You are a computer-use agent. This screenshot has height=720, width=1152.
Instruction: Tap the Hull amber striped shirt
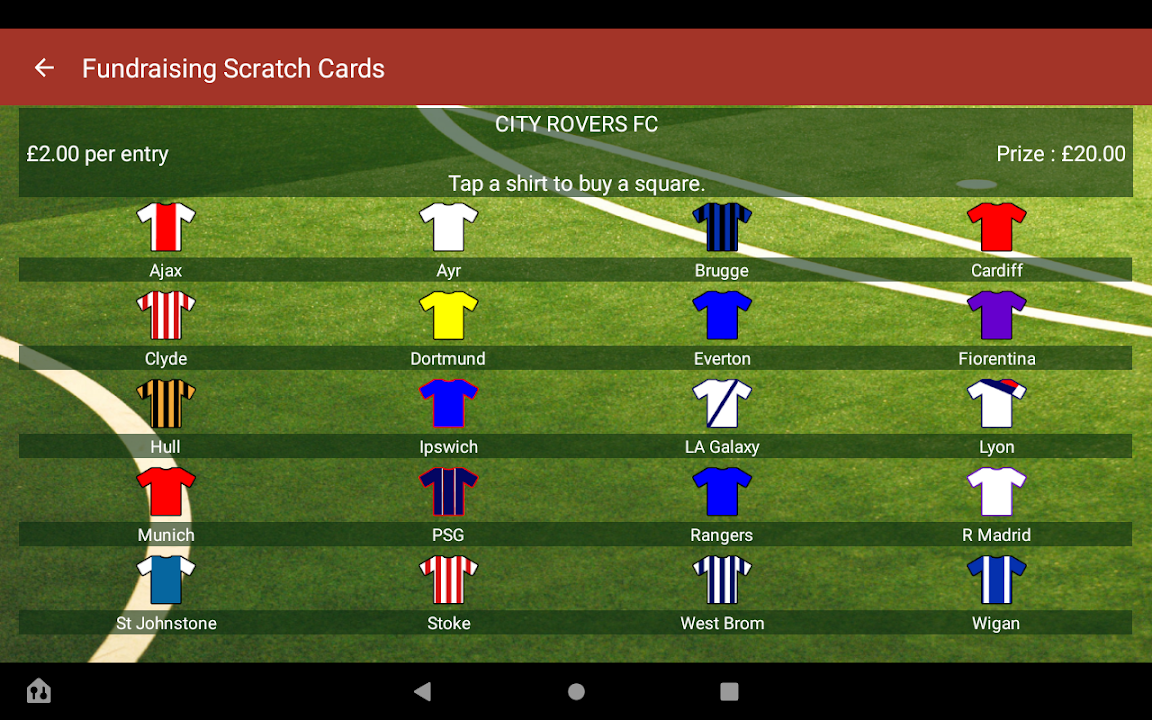166,403
